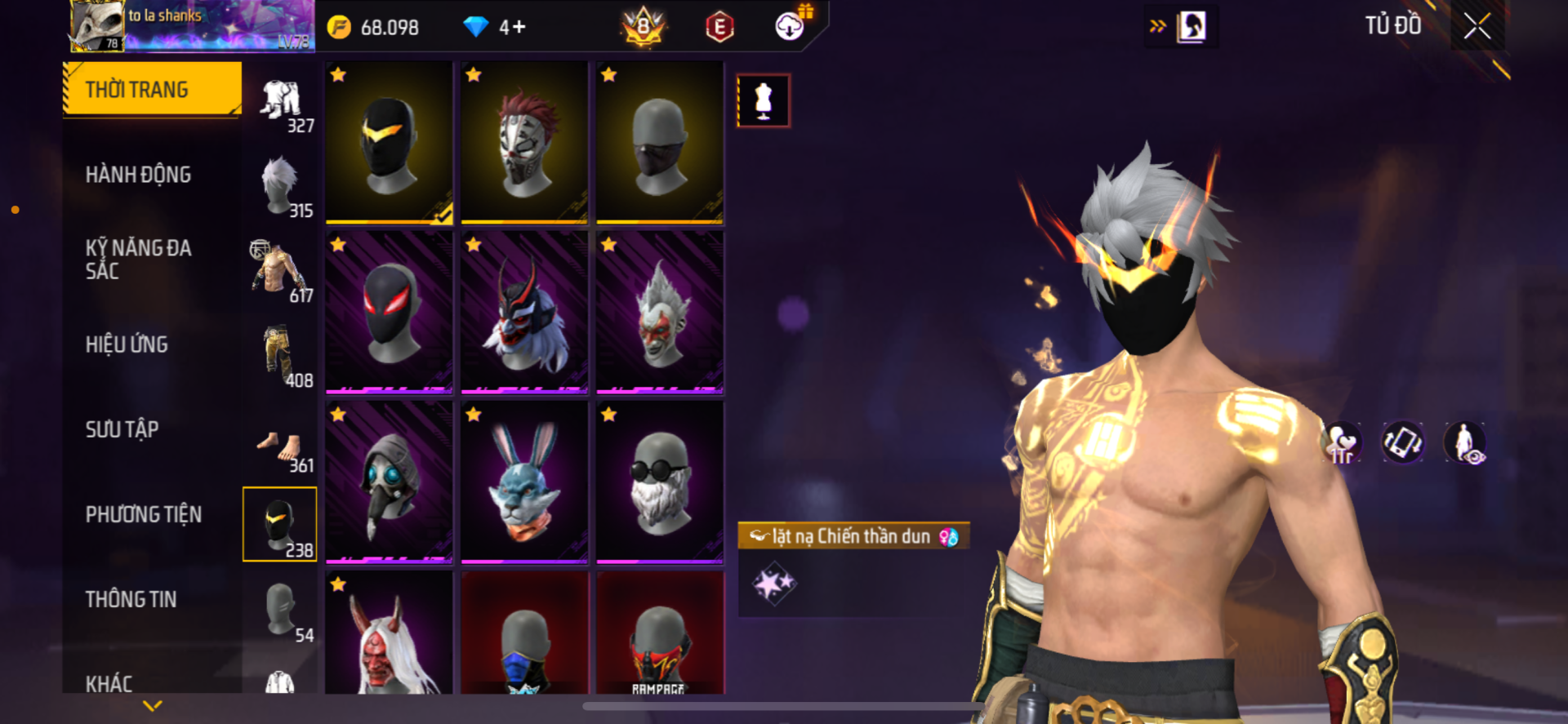The image size is (1568, 724).
Task: Pick the plague doctor hooded mask
Action: click(x=389, y=482)
